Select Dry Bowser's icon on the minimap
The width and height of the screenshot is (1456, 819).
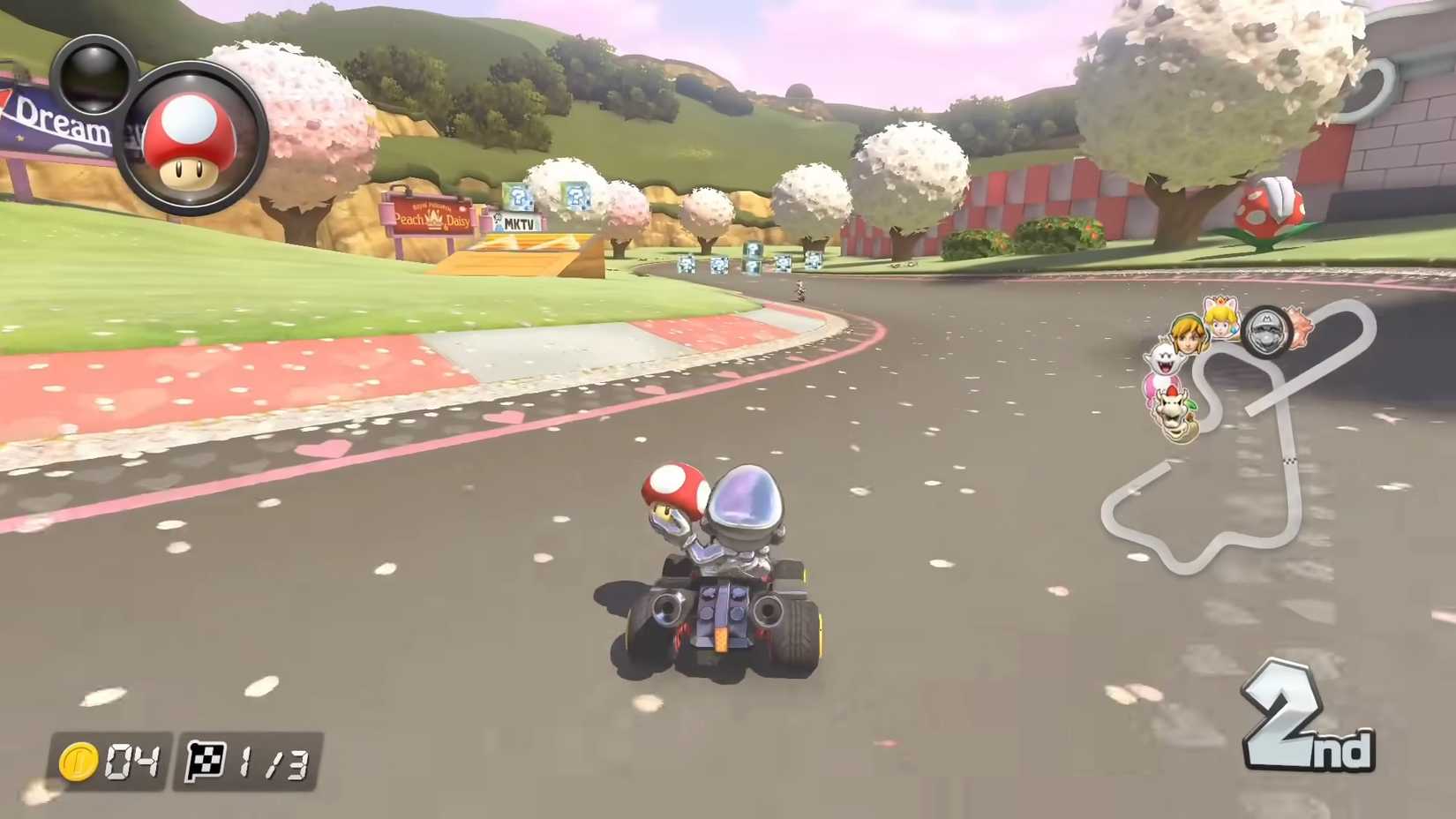[x=1172, y=411]
